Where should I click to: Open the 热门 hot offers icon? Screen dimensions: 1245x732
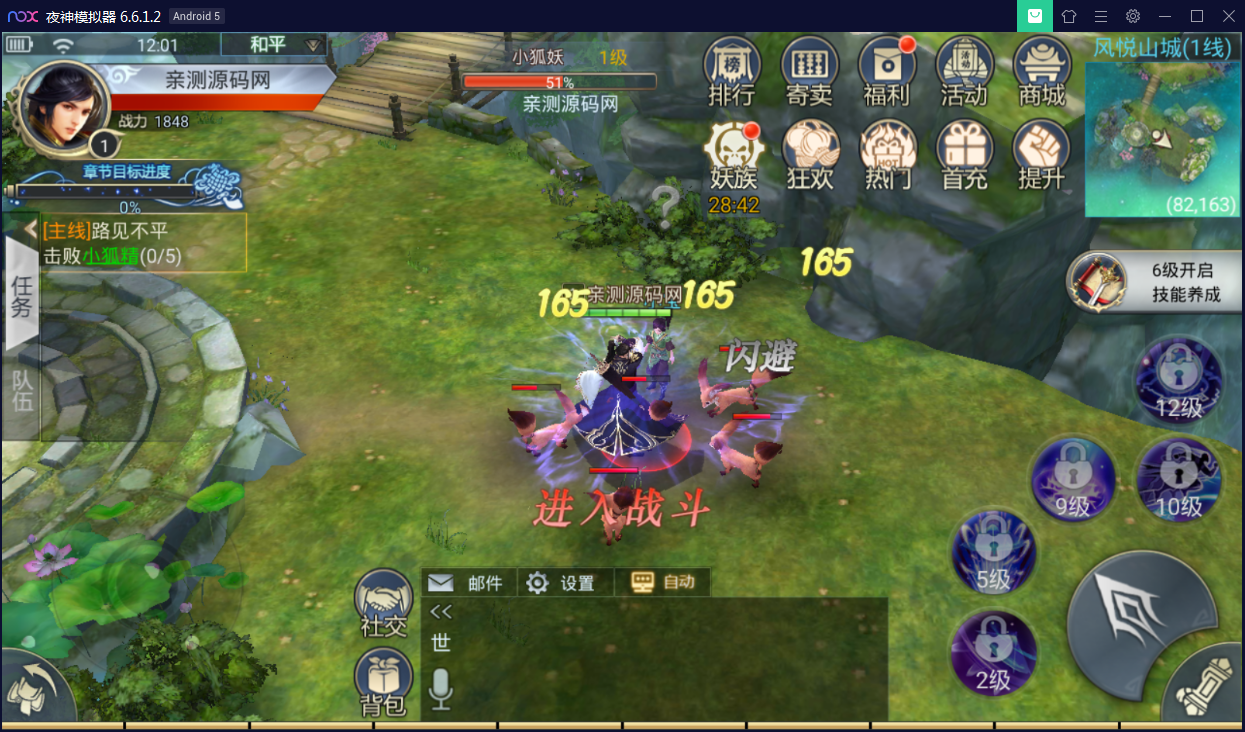coord(887,156)
